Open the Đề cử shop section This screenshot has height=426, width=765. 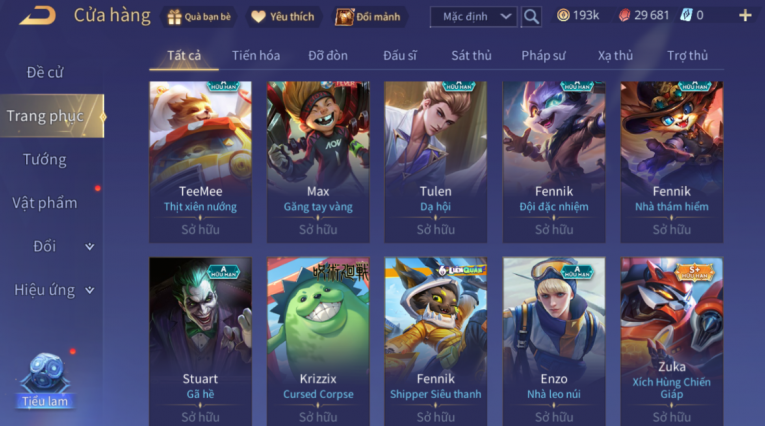coord(45,72)
